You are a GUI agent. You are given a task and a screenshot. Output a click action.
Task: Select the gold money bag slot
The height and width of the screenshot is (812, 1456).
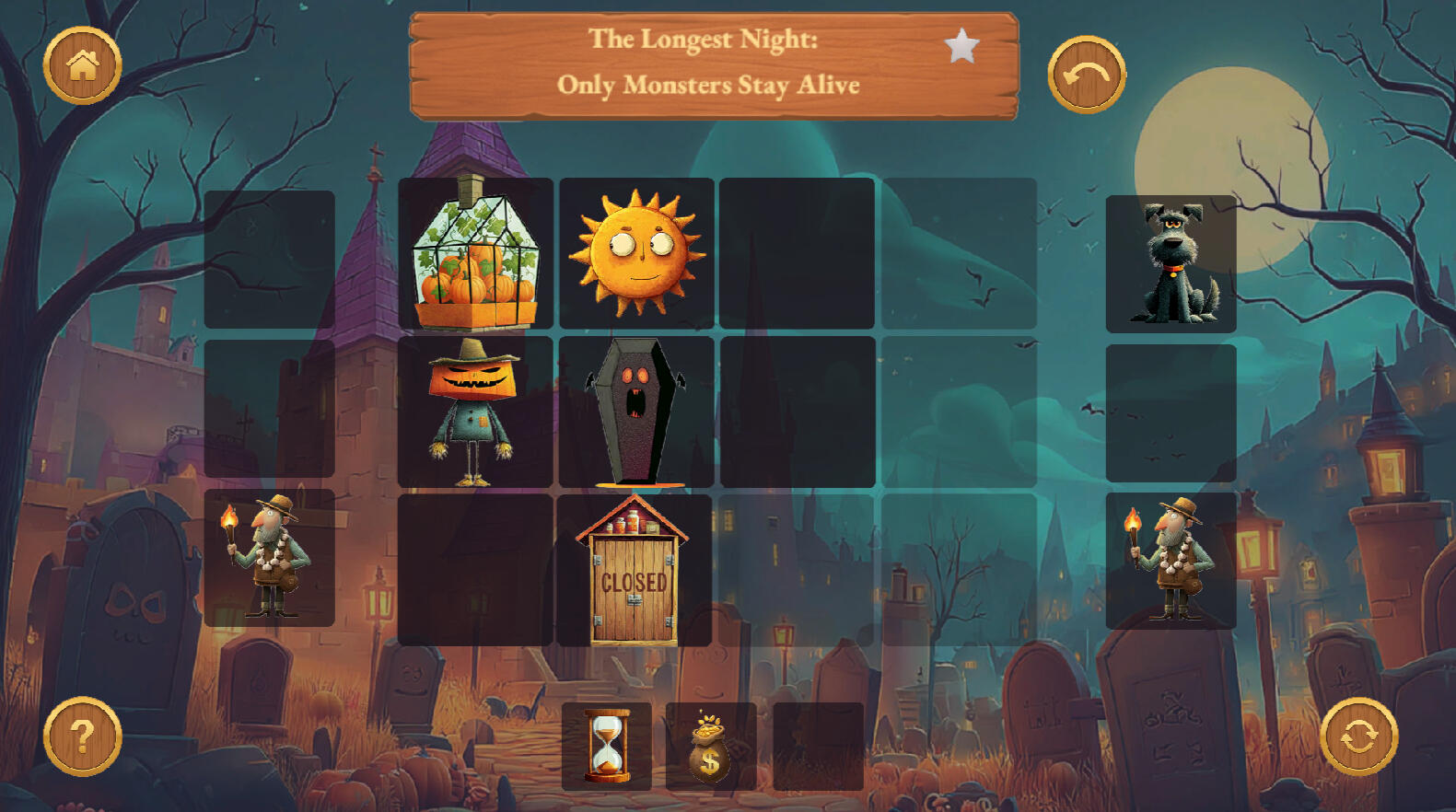[x=710, y=746]
